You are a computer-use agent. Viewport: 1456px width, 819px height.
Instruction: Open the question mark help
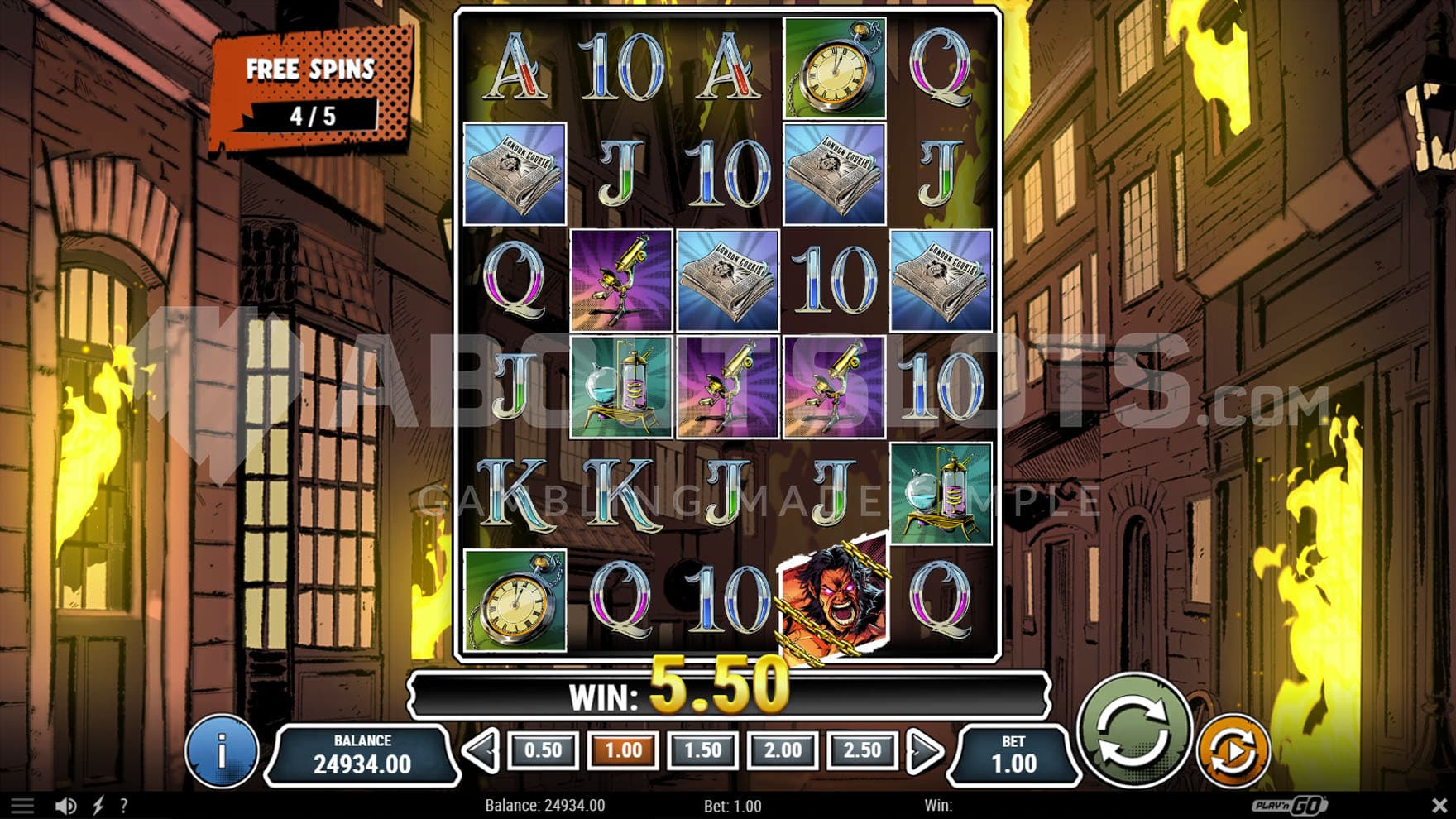tap(124, 806)
